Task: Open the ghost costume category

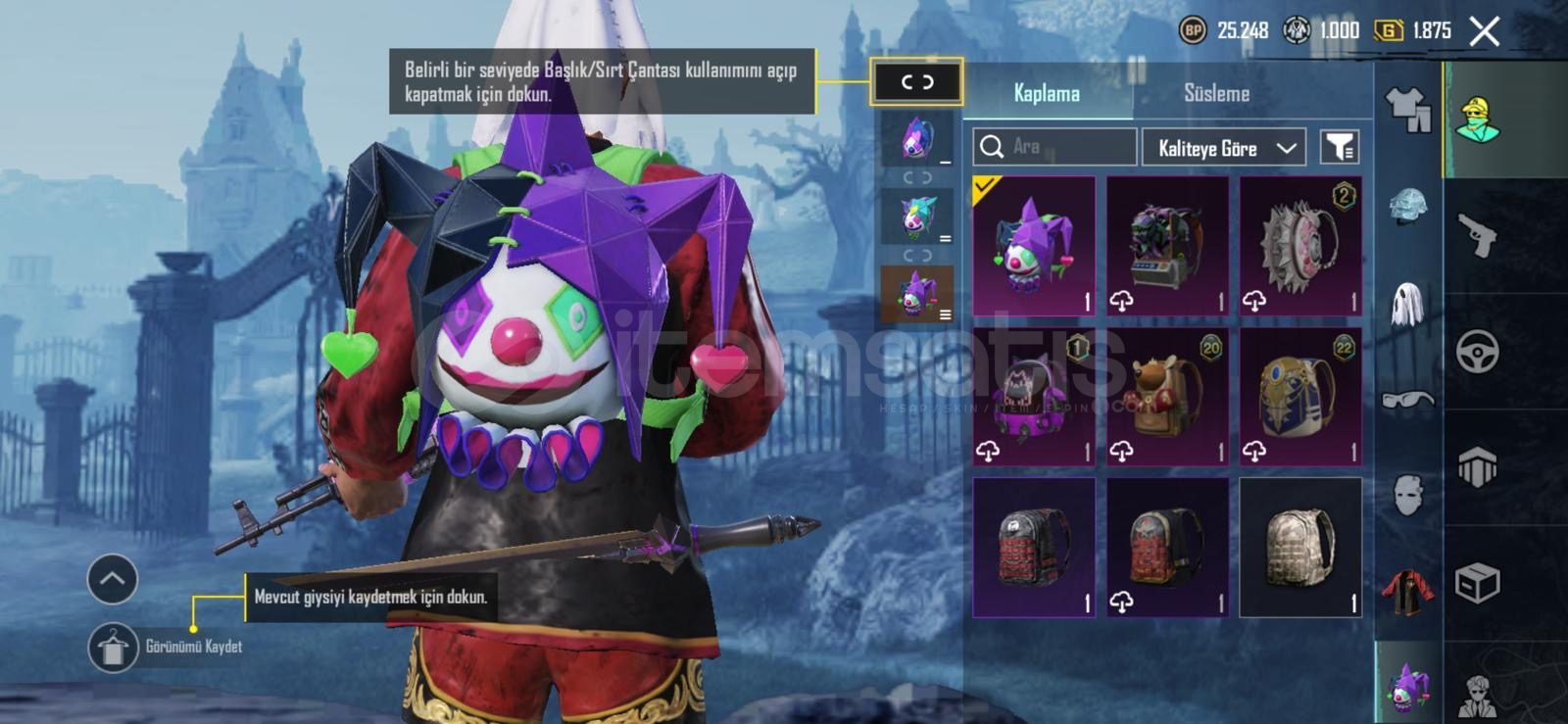Action: point(1407,302)
